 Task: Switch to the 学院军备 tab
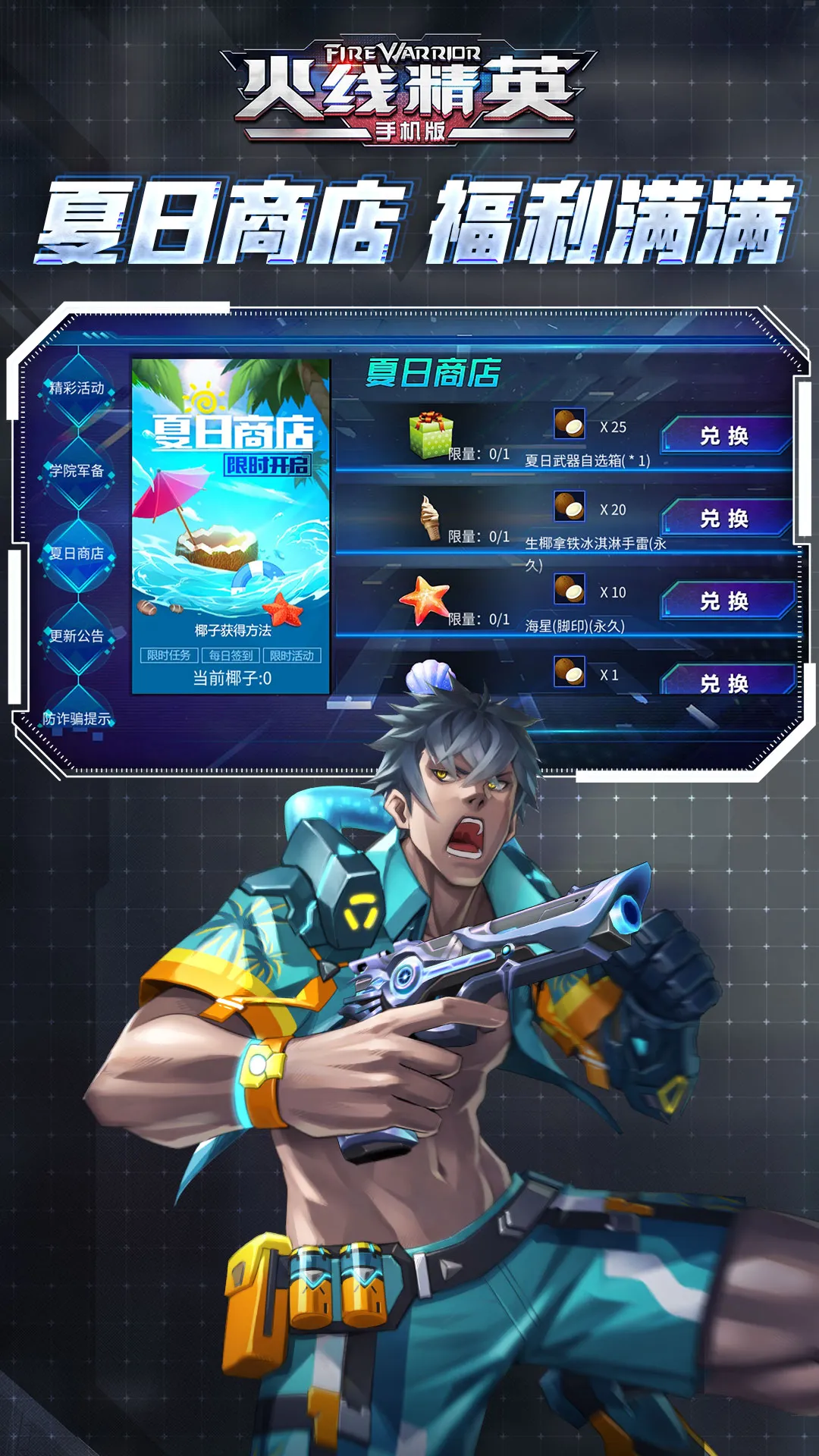(77, 471)
